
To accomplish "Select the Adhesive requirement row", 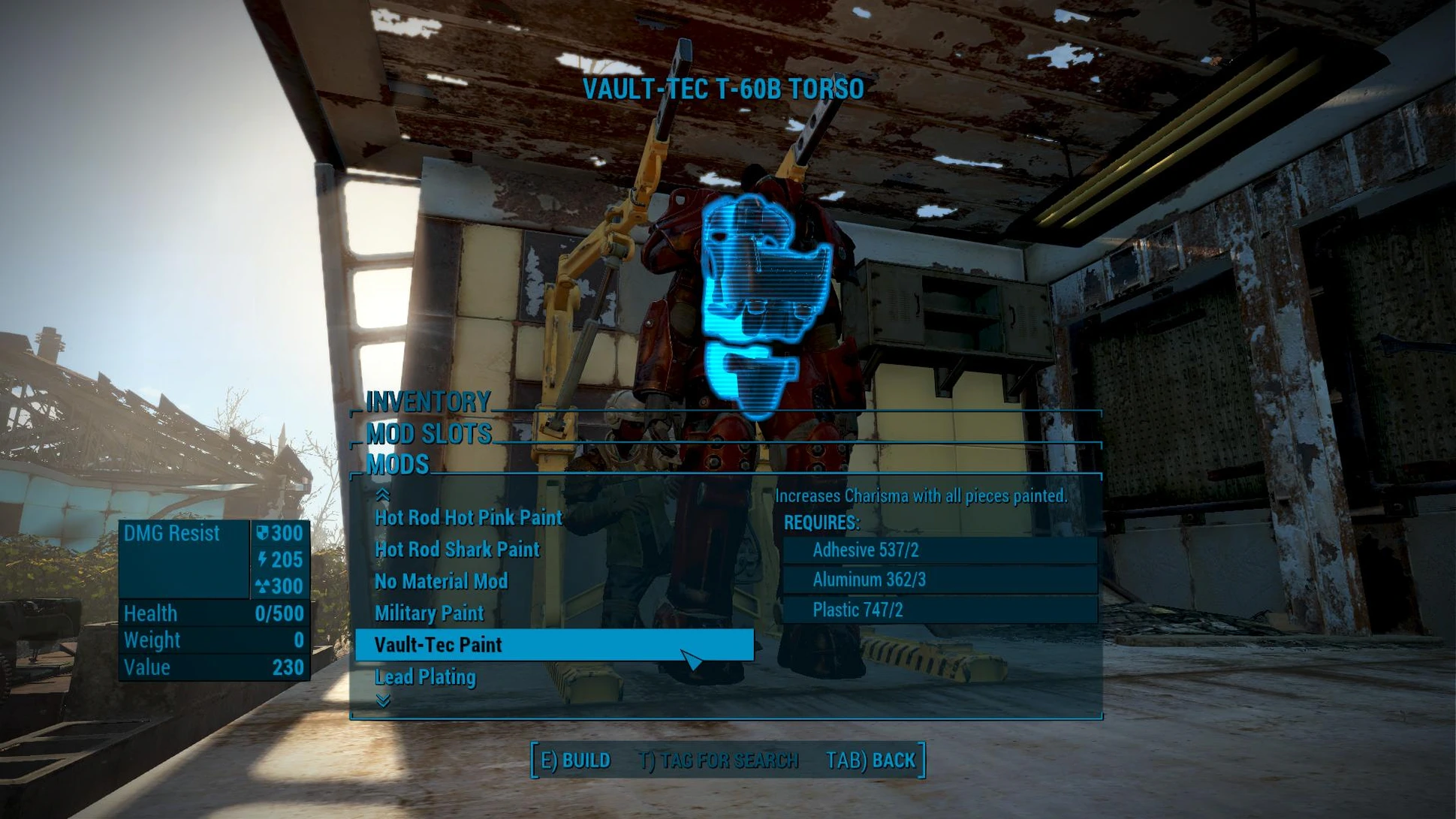I will tap(939, 550).
